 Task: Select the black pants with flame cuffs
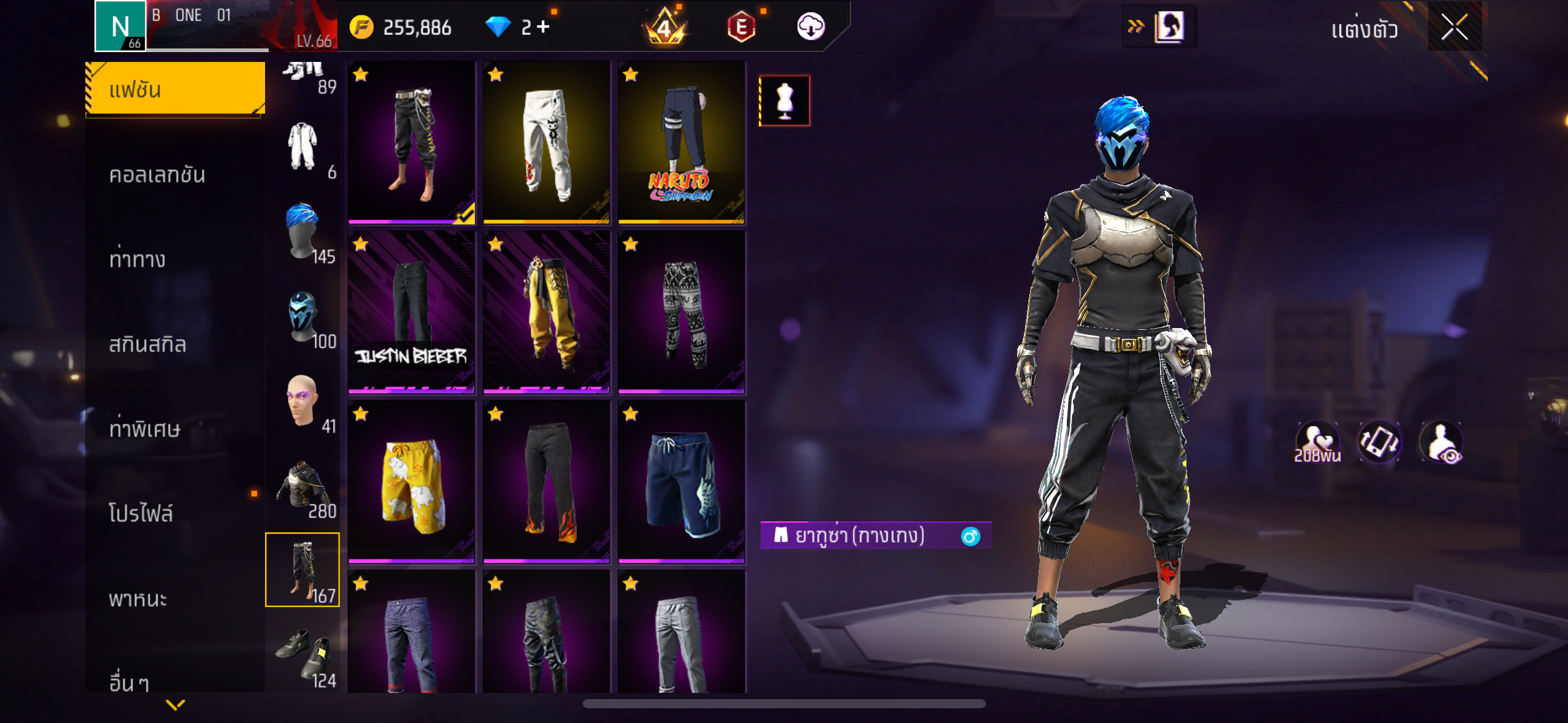(x=546, y=481)
